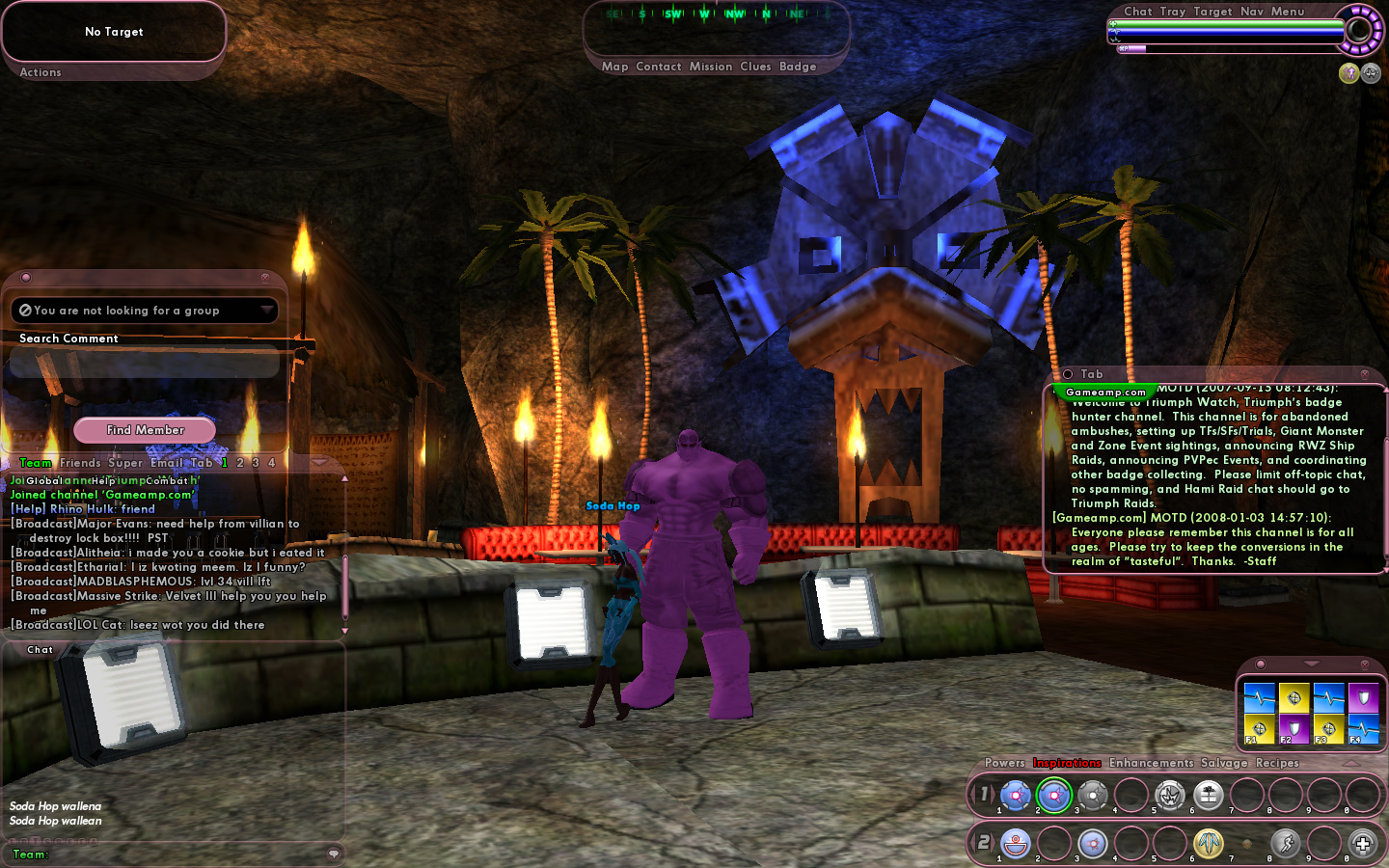Toggle the Tray from the top bar
1389x868 pixels.
click(1173, 12)
